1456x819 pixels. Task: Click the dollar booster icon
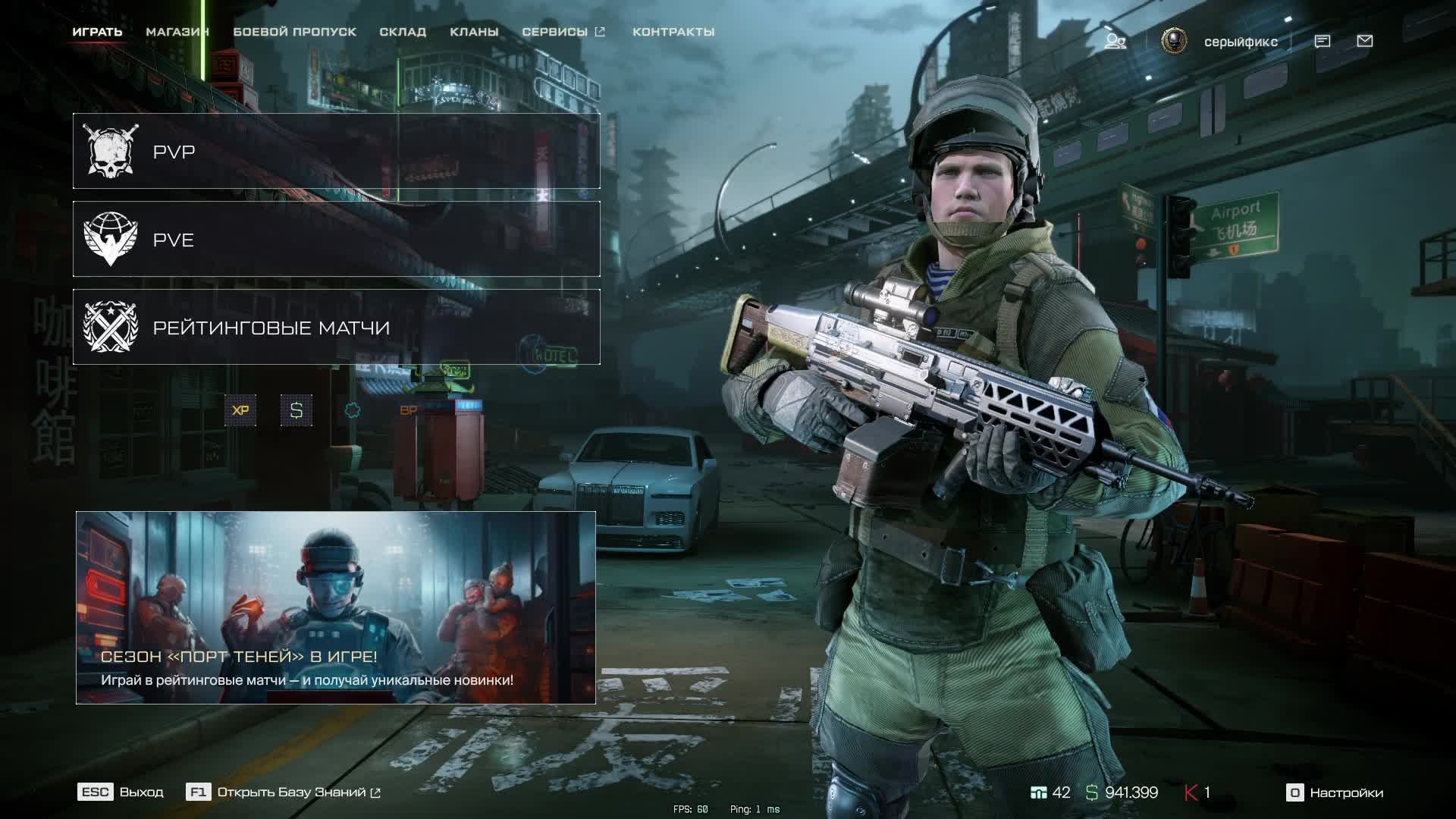297,410
